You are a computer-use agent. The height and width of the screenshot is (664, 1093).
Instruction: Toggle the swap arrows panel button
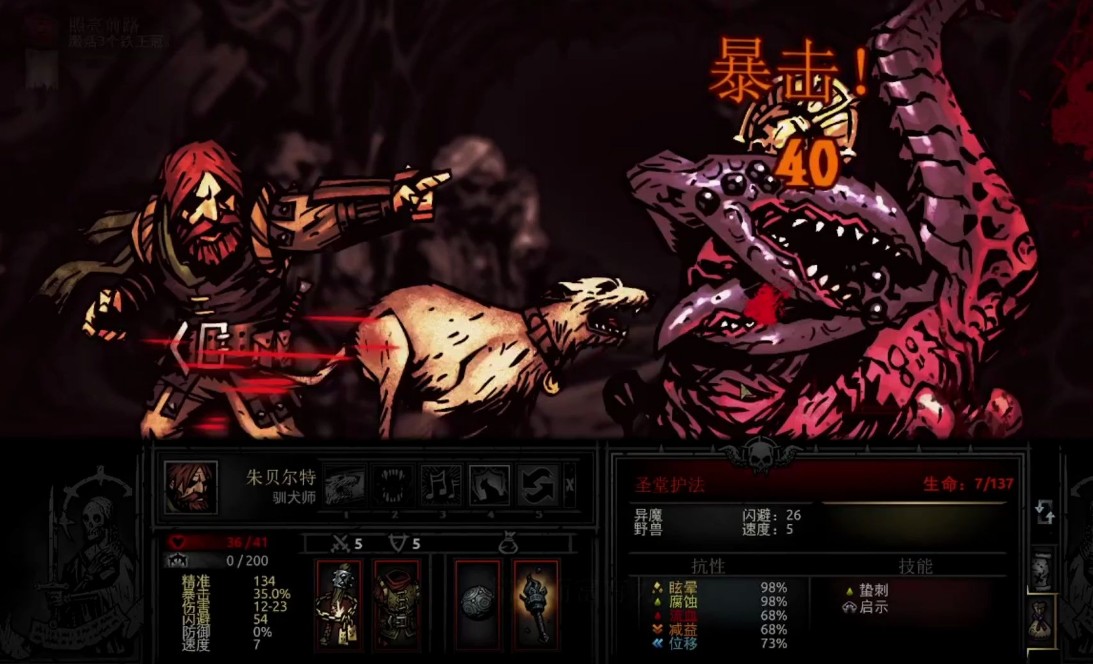click(x=1044, y=513)
